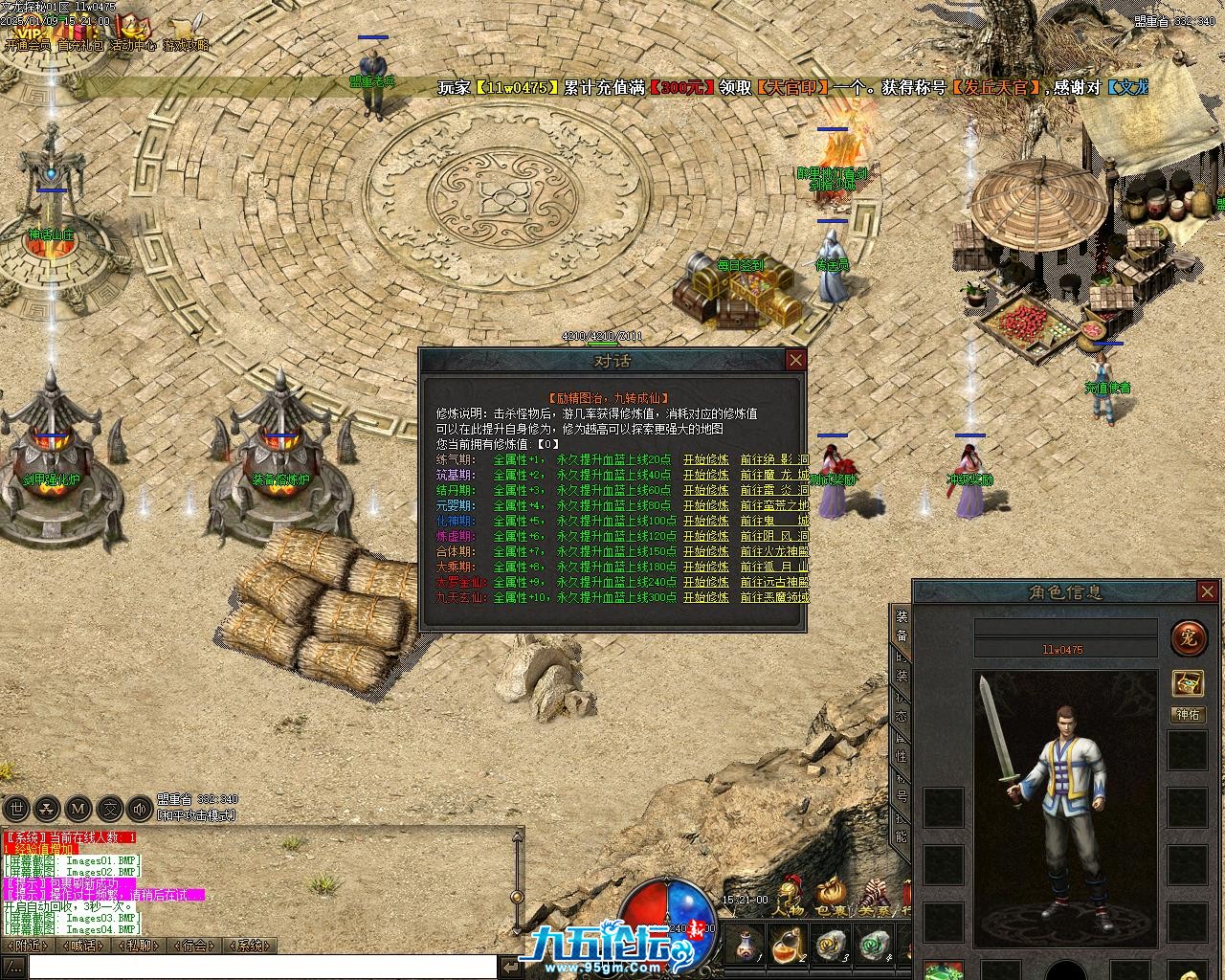
Task: Travel to 魔龙城 from the dialogue
Action: [773, 475]
